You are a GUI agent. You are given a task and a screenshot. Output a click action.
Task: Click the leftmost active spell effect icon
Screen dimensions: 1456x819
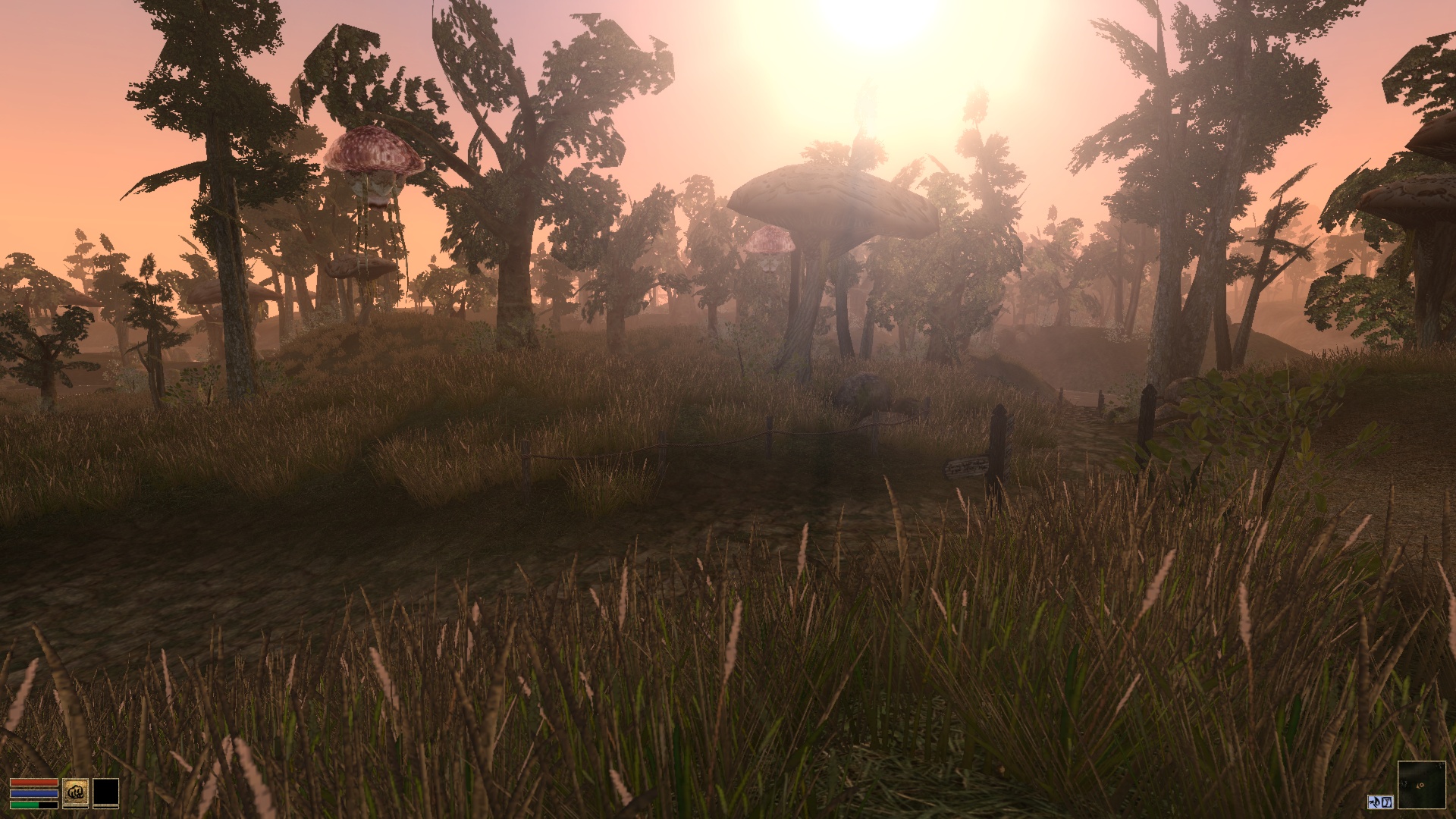point(1375,802)
